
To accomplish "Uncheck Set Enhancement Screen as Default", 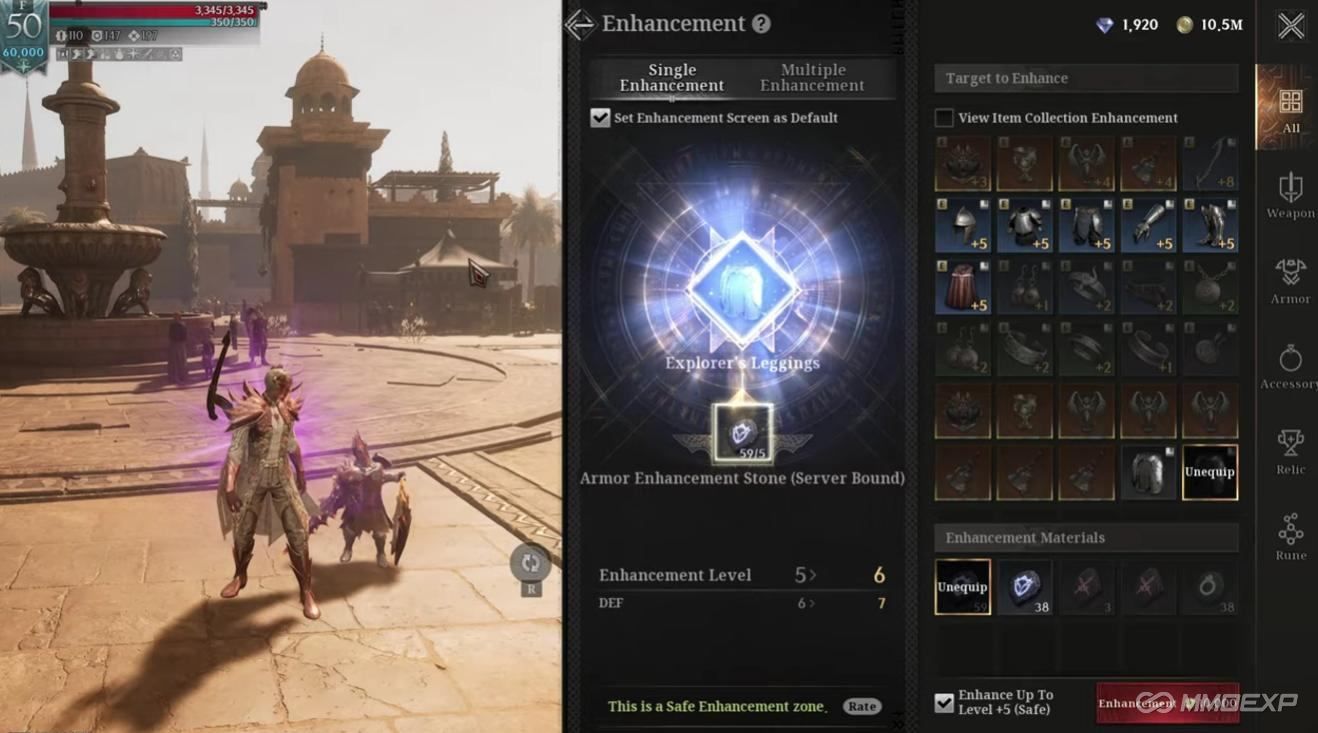I will tap(600, 117).
